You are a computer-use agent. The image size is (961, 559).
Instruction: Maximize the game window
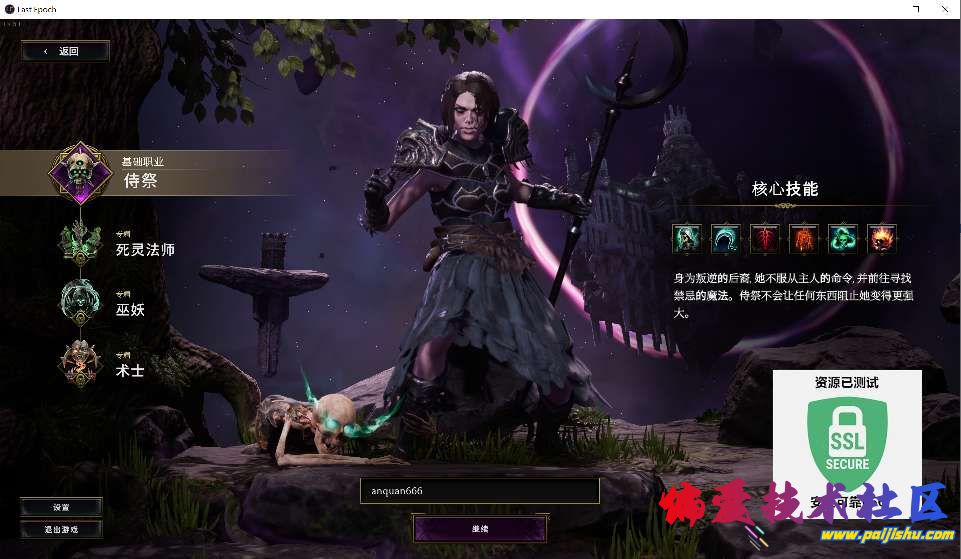click(x=917, y=9)
